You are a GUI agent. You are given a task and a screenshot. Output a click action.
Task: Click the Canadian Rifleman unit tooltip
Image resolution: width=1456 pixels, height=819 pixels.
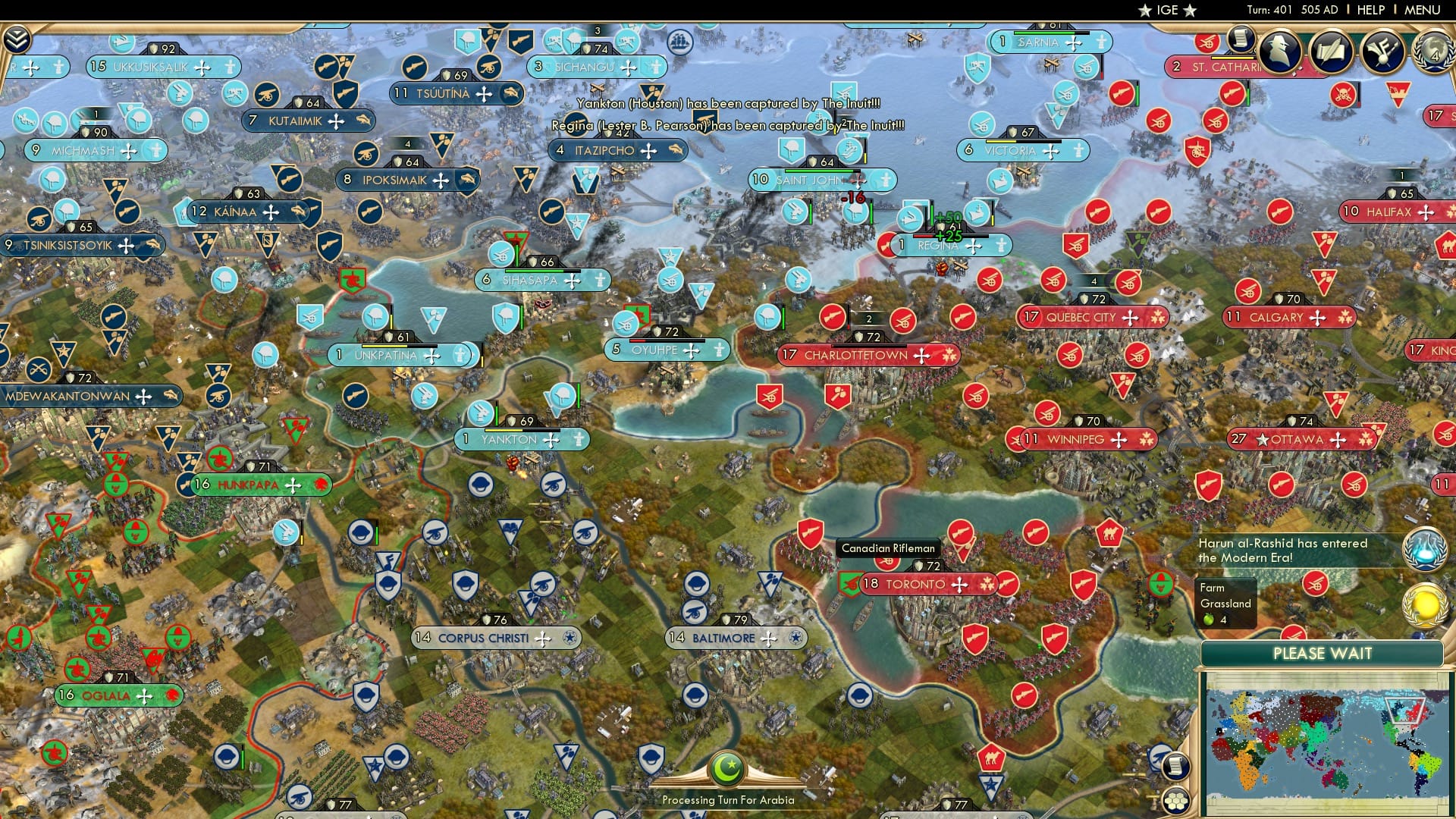click(887, 548)
